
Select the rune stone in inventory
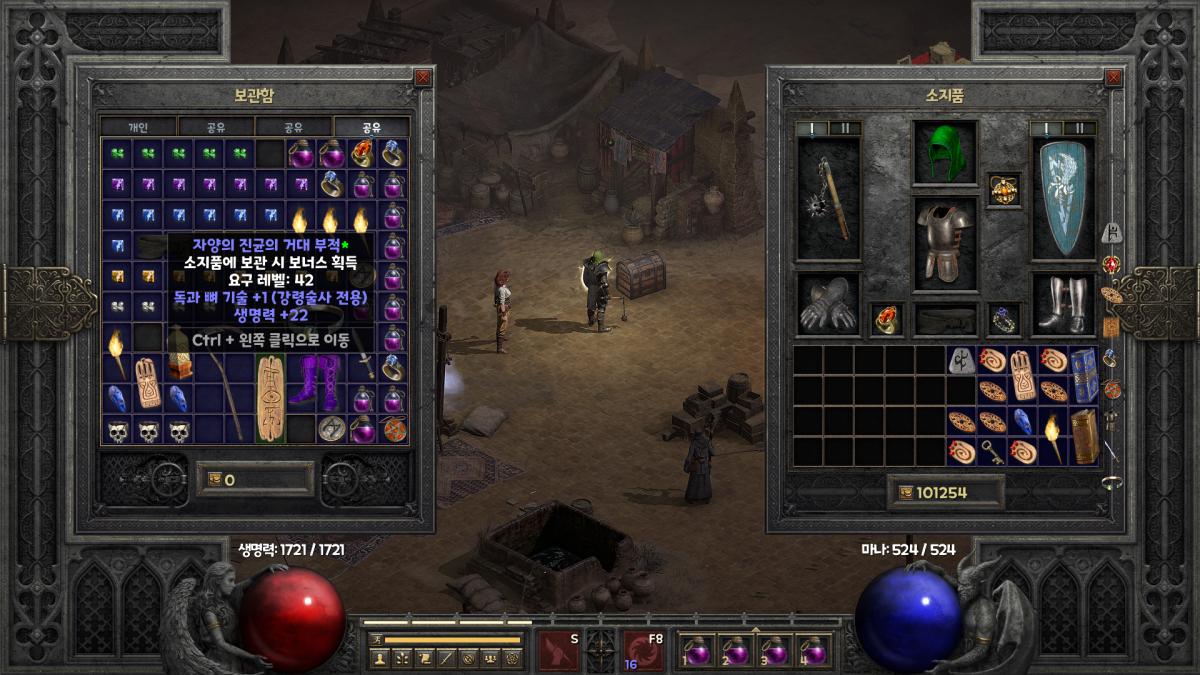[x=962, y=361]
